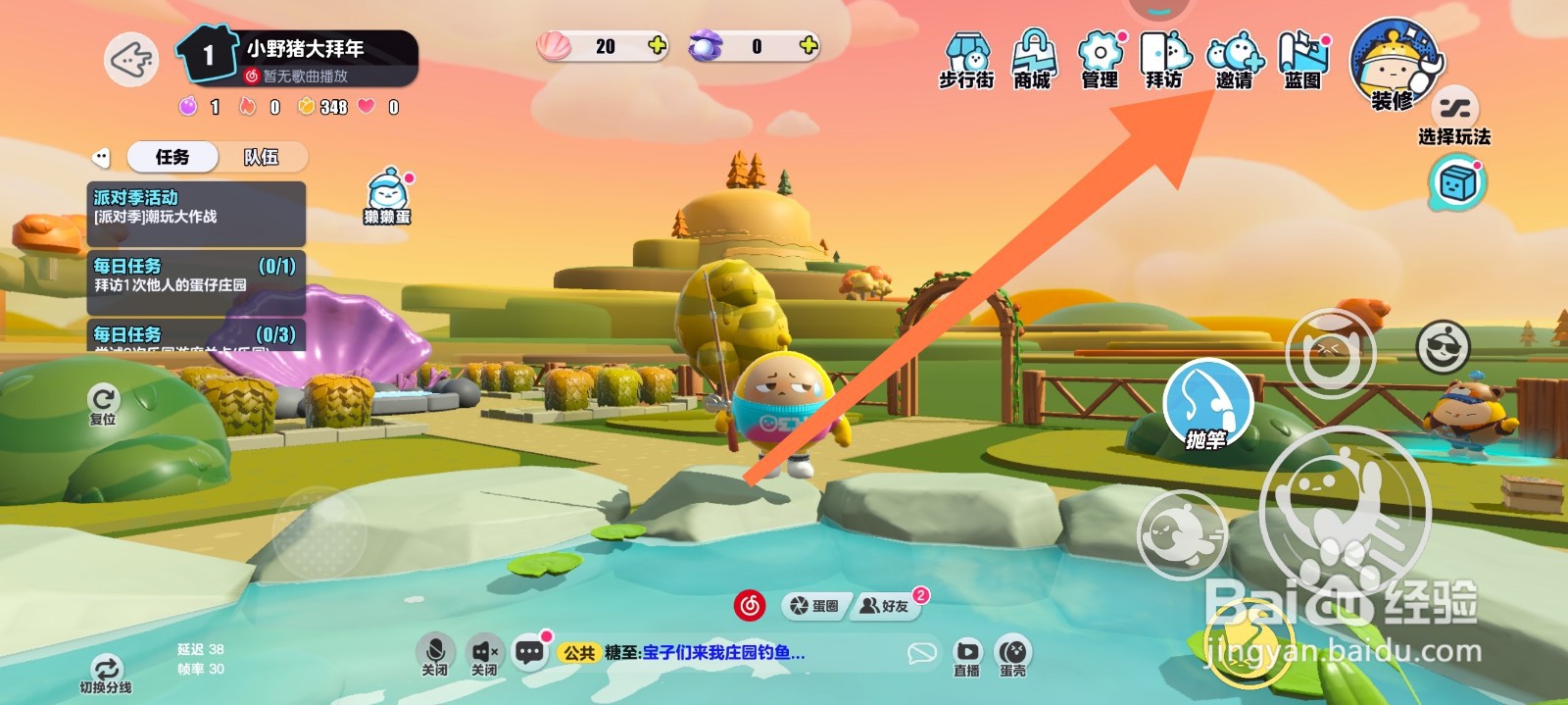This screenshot has width=1568, height=705.
Task: Start 直播 live streaming
Action: (966, 656)
